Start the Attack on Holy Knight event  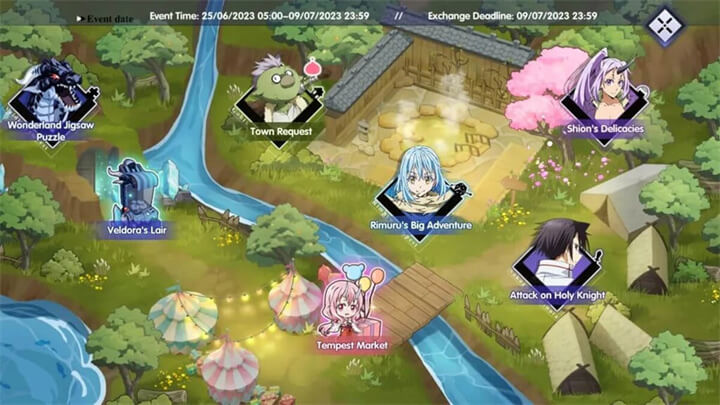(558, 260)
